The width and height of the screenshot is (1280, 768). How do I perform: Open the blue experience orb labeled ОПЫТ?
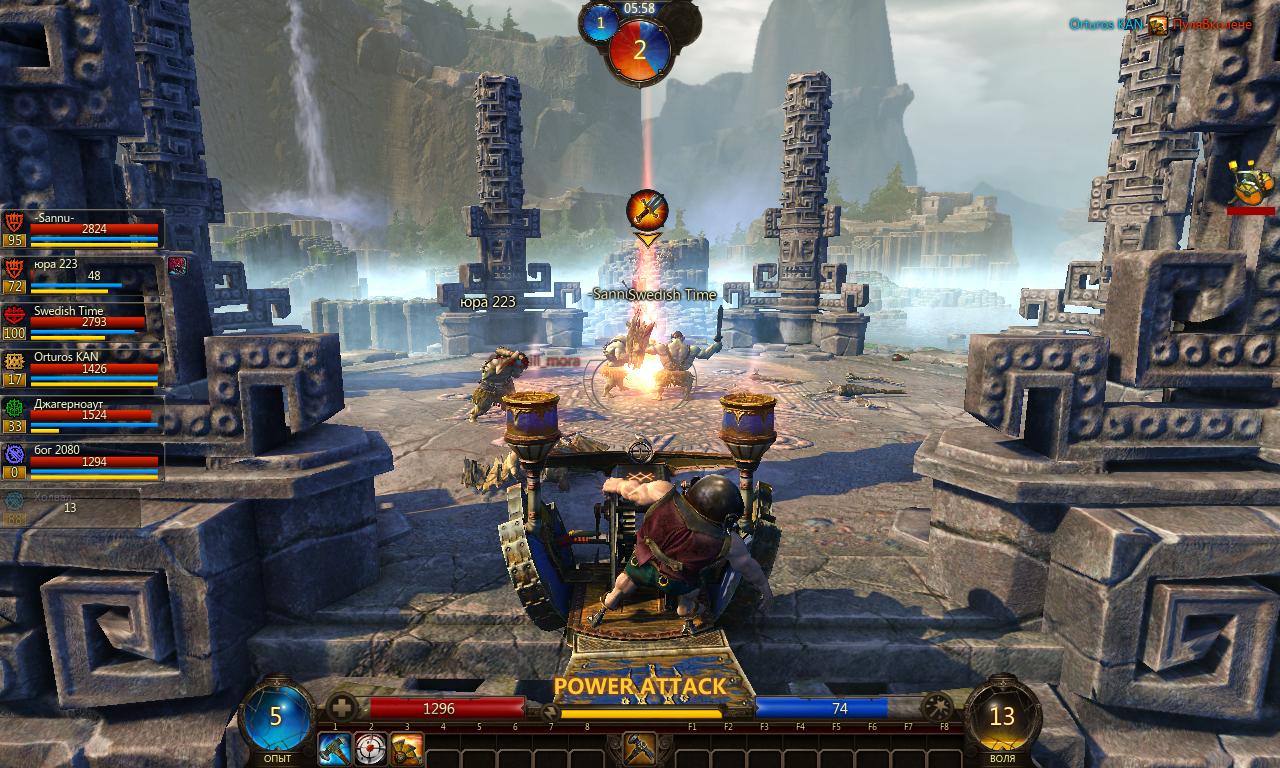coord(276,716)
